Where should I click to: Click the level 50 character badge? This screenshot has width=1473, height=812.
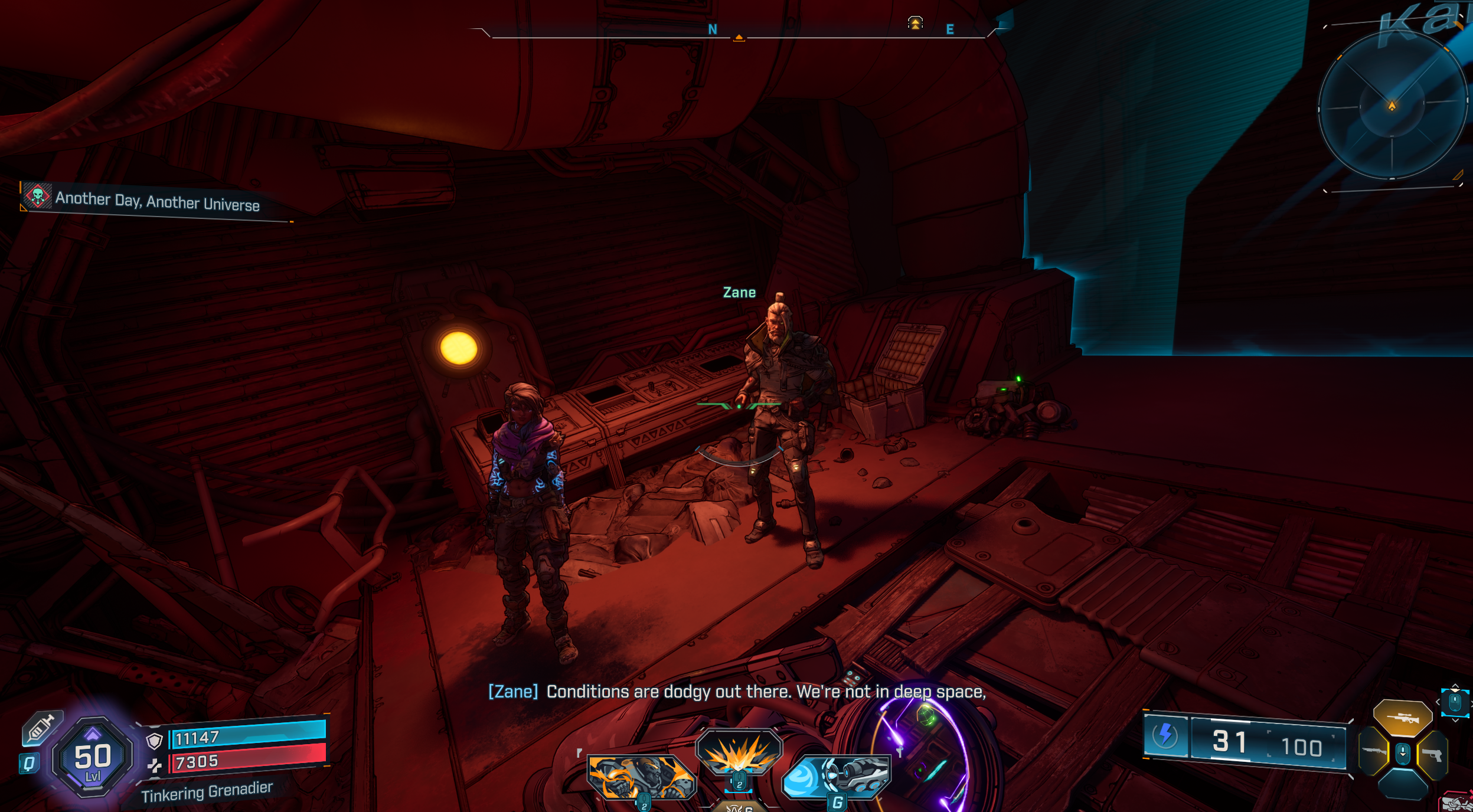pyautogui.click(x=92, y=758)
